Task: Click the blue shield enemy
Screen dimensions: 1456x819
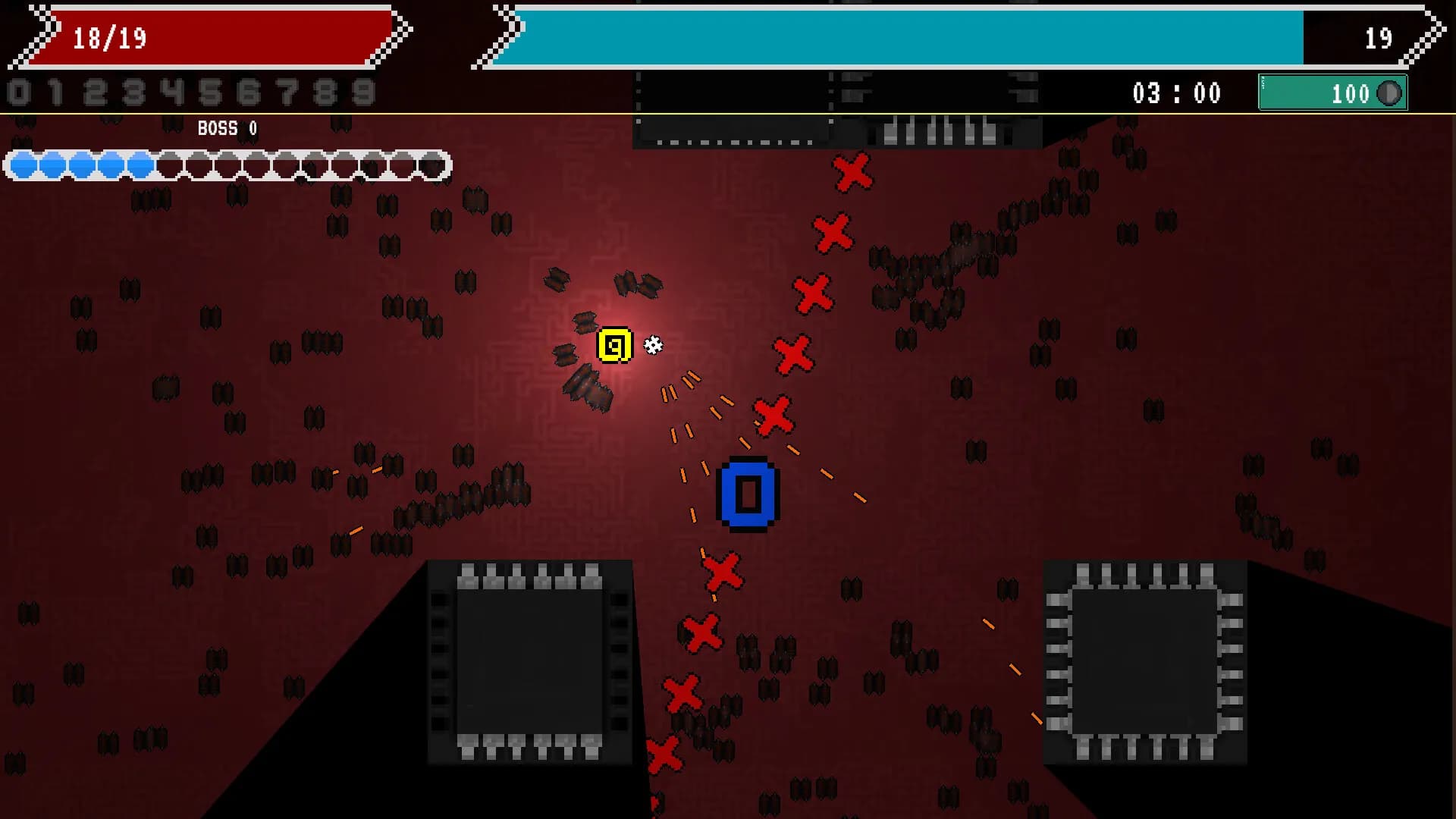Action: coord(747,493)
